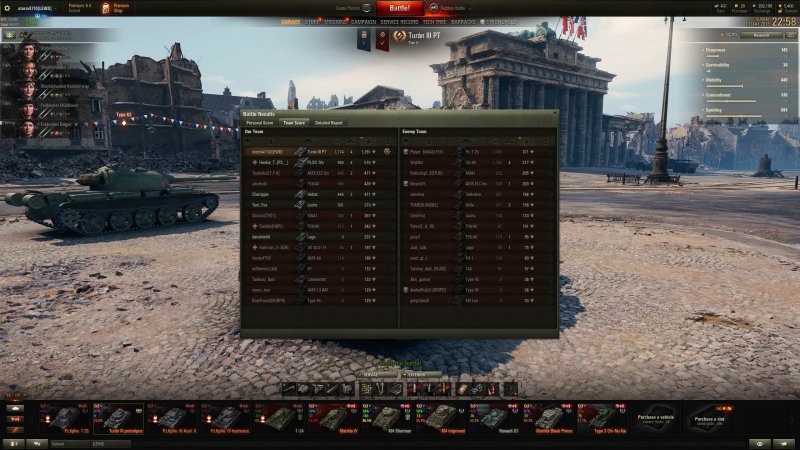Click the Purchase a slot tile

pyautogui.click(x=710, y=417)
